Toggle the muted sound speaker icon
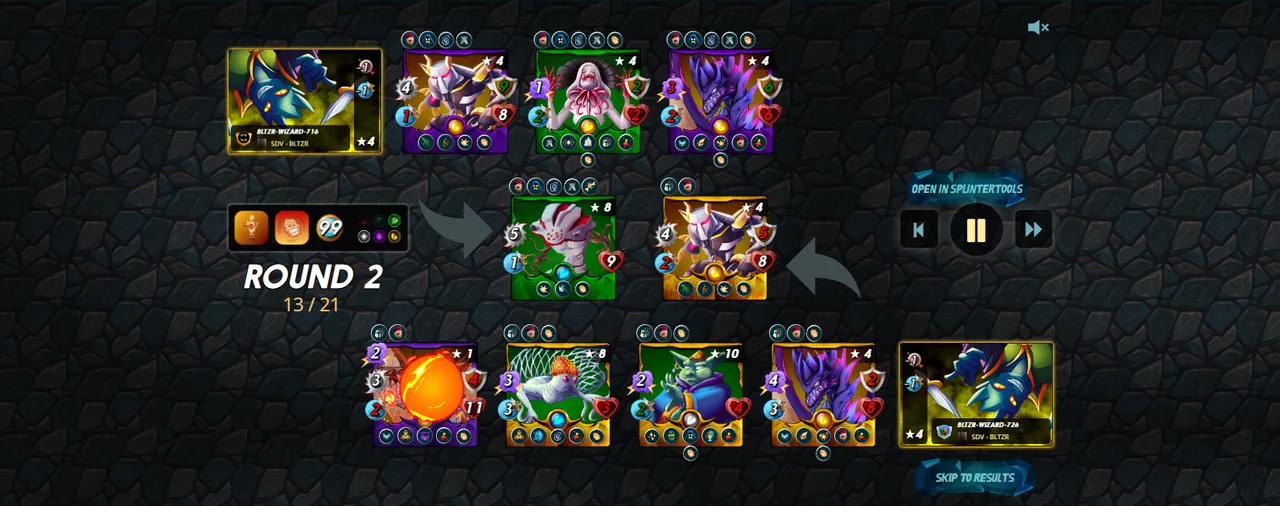Image resolution: width=1280 pixels, height=506 pixels. (1037, 28)
